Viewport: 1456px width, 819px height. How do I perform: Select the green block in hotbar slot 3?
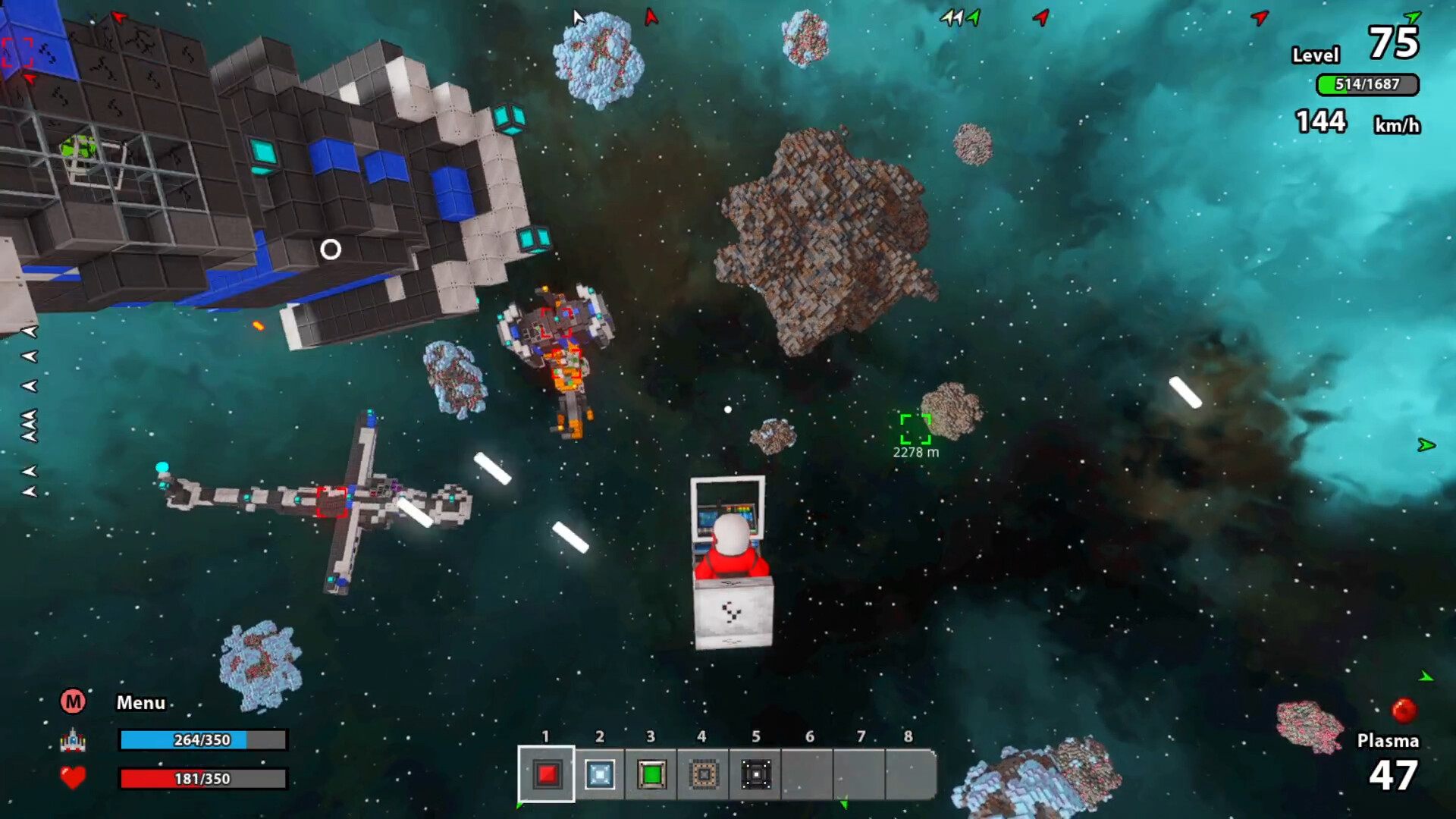651,774
